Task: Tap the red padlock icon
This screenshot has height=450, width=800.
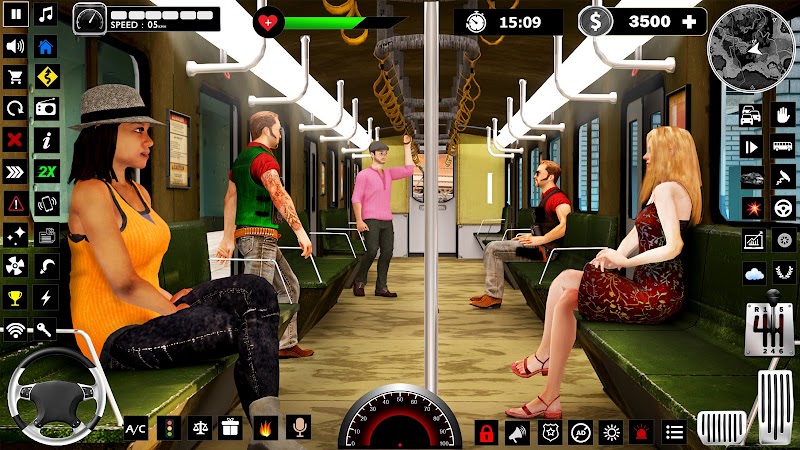Action: click(487, 433)
